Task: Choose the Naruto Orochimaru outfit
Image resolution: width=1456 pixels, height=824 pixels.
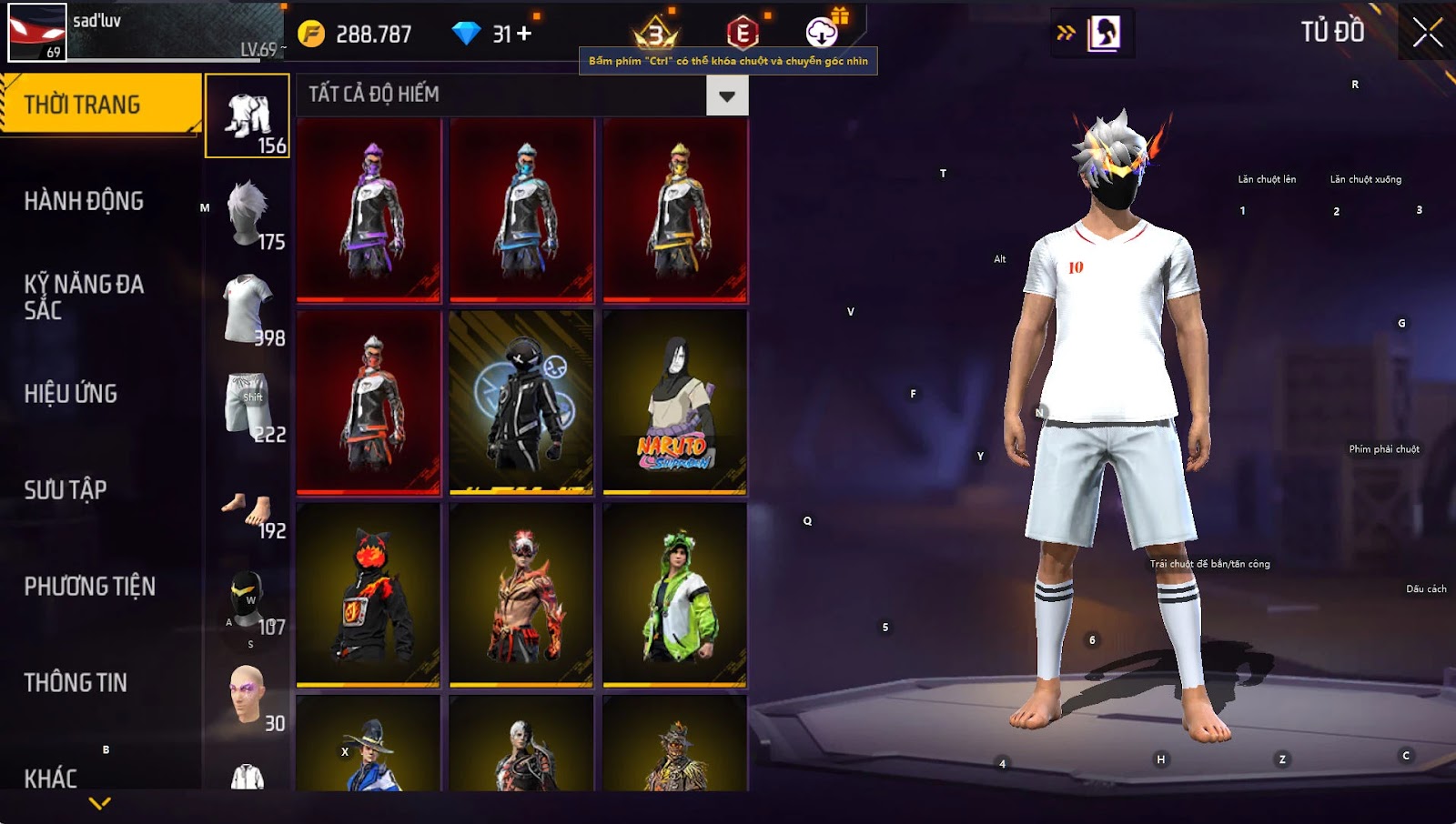Action: click(675, 402)
